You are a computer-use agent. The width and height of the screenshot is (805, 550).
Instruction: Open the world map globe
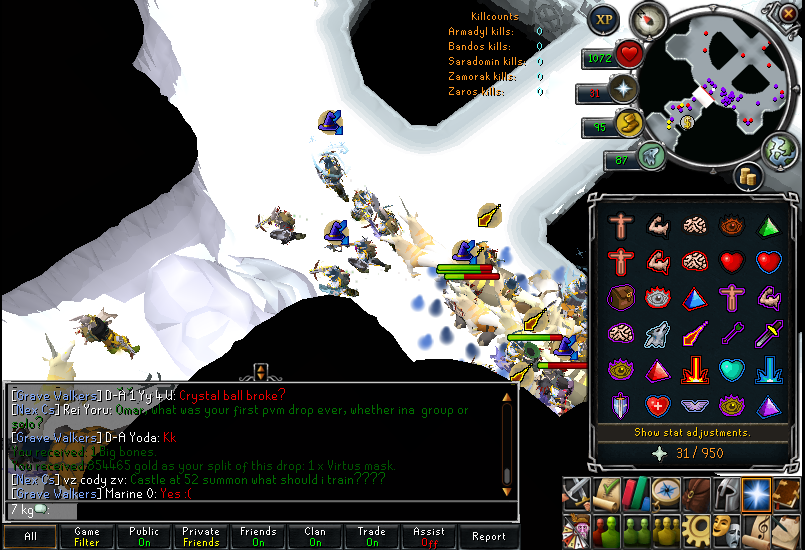781,149
